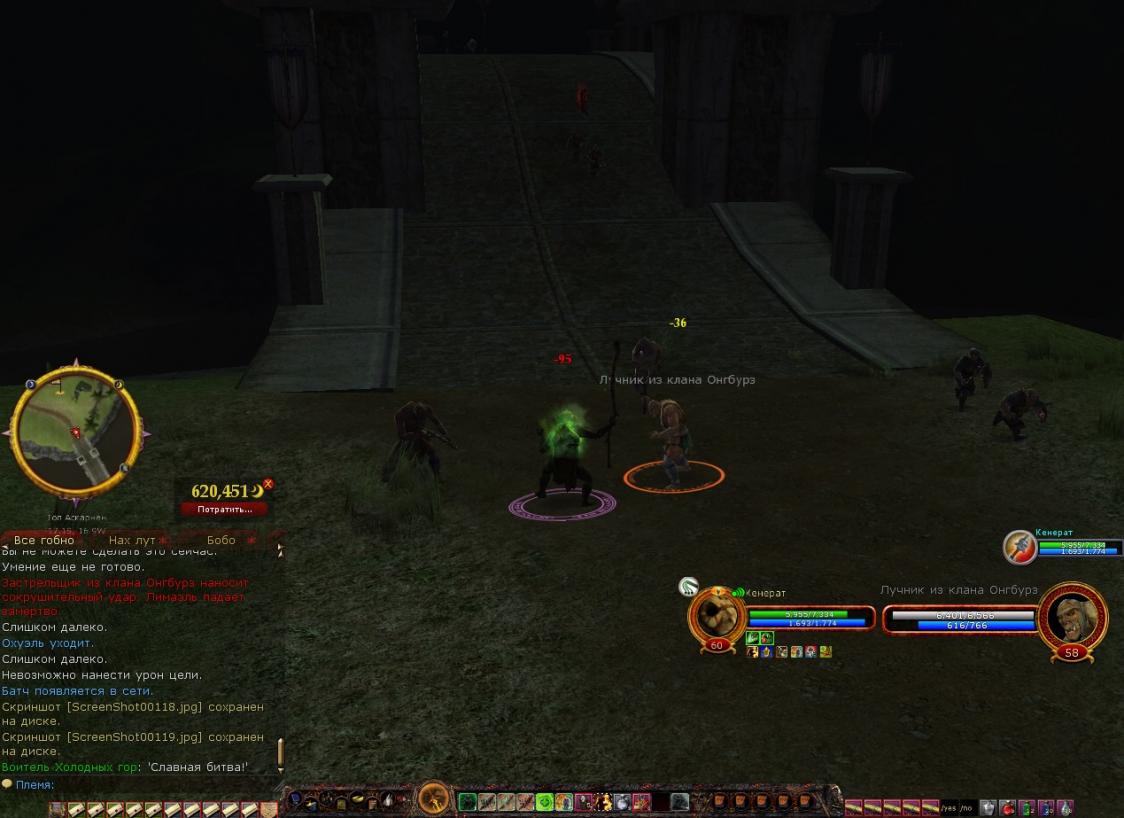Click the /no quickslot

click(x=967, y=808)
